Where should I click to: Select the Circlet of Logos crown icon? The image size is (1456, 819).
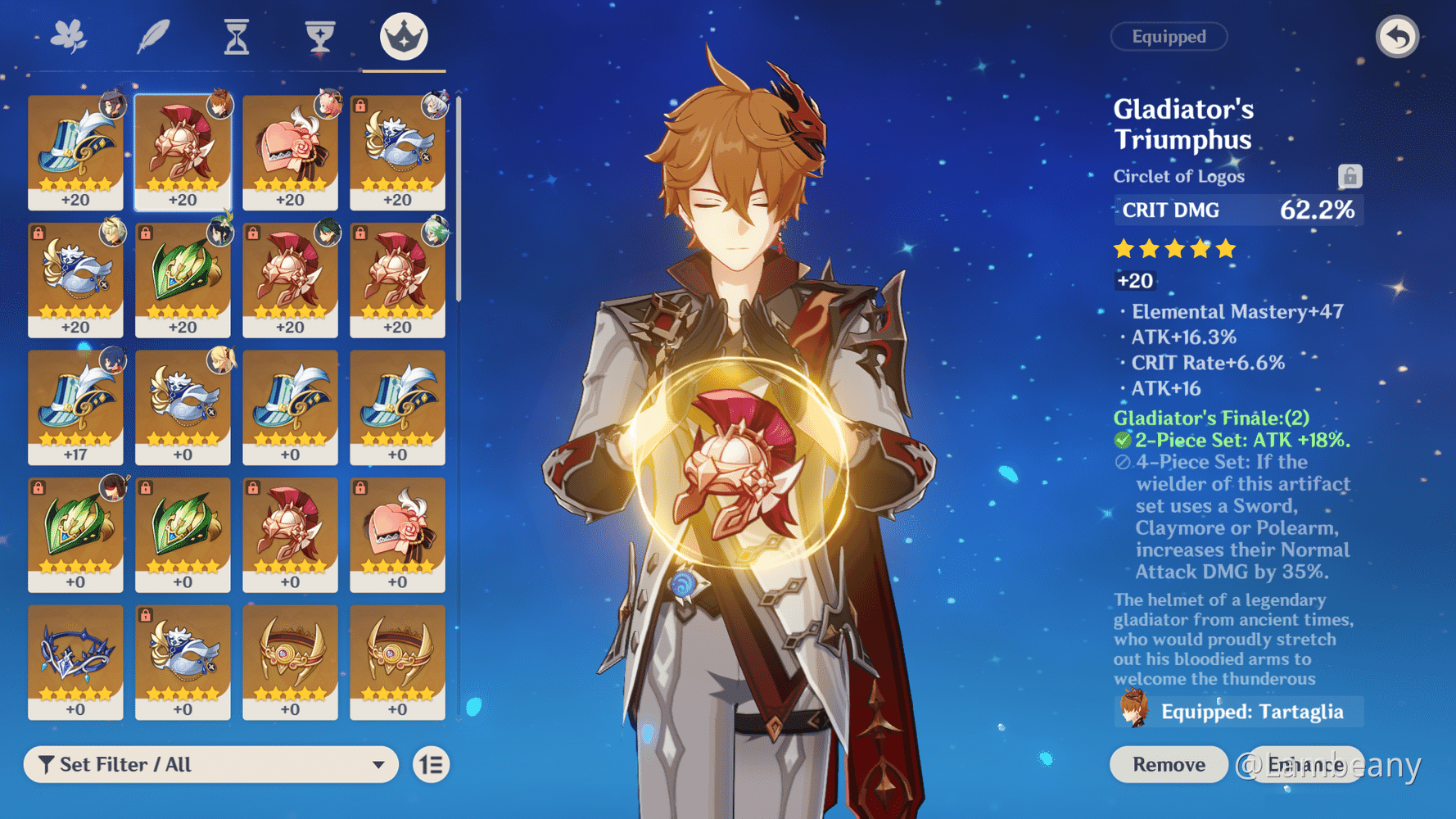point(403,36)
